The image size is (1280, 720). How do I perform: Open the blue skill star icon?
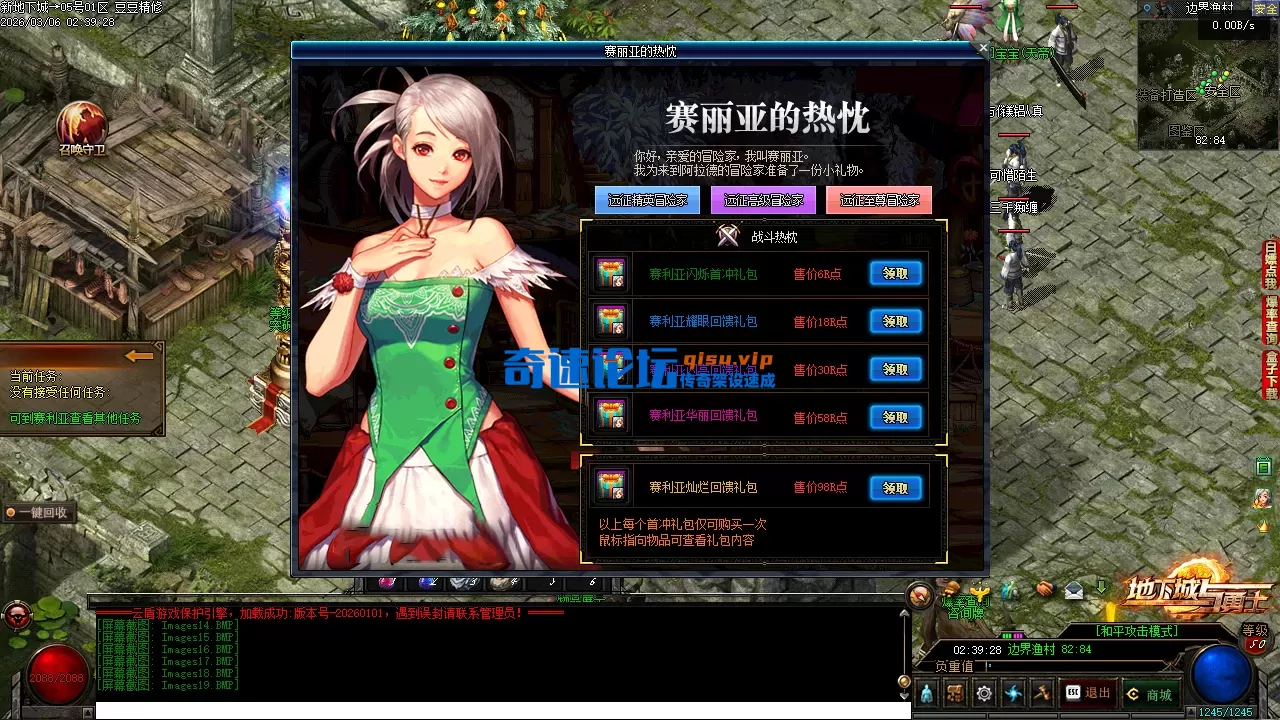coord(1012,692)
